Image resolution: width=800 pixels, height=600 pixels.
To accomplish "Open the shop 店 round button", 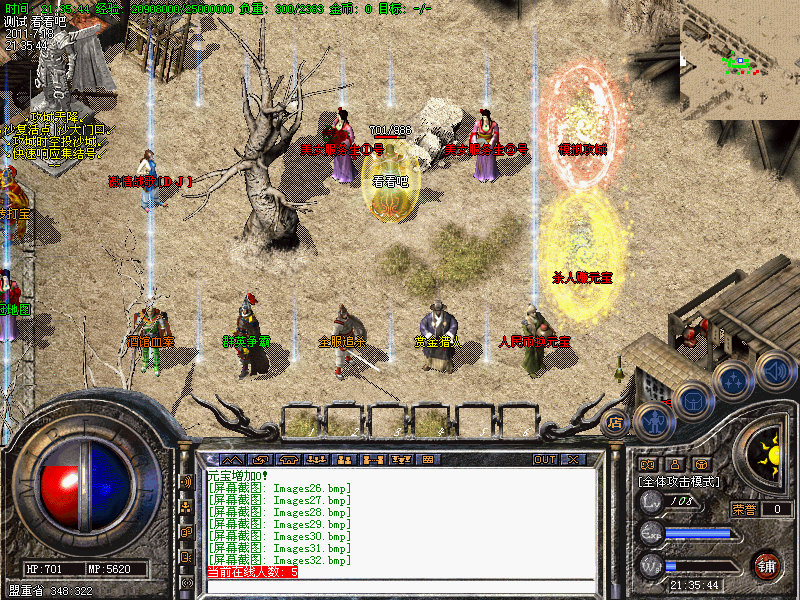I will [617, 422].
